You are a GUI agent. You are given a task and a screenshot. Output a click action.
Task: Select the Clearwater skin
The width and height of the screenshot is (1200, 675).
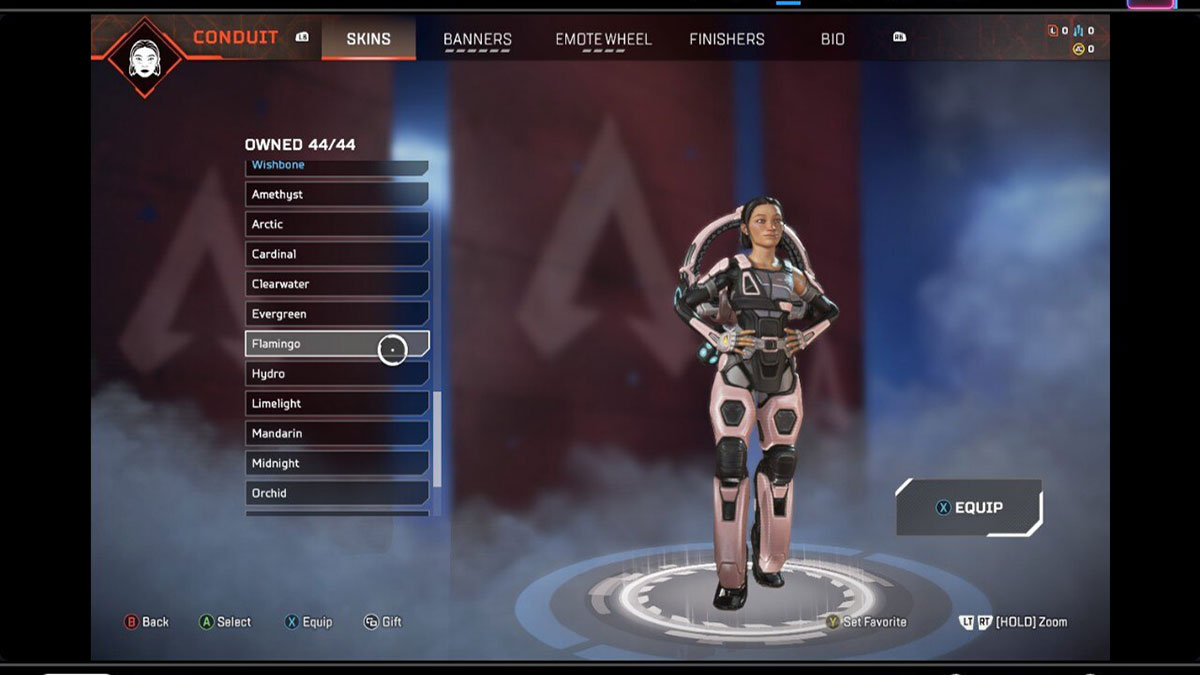(x=336, y=284)
